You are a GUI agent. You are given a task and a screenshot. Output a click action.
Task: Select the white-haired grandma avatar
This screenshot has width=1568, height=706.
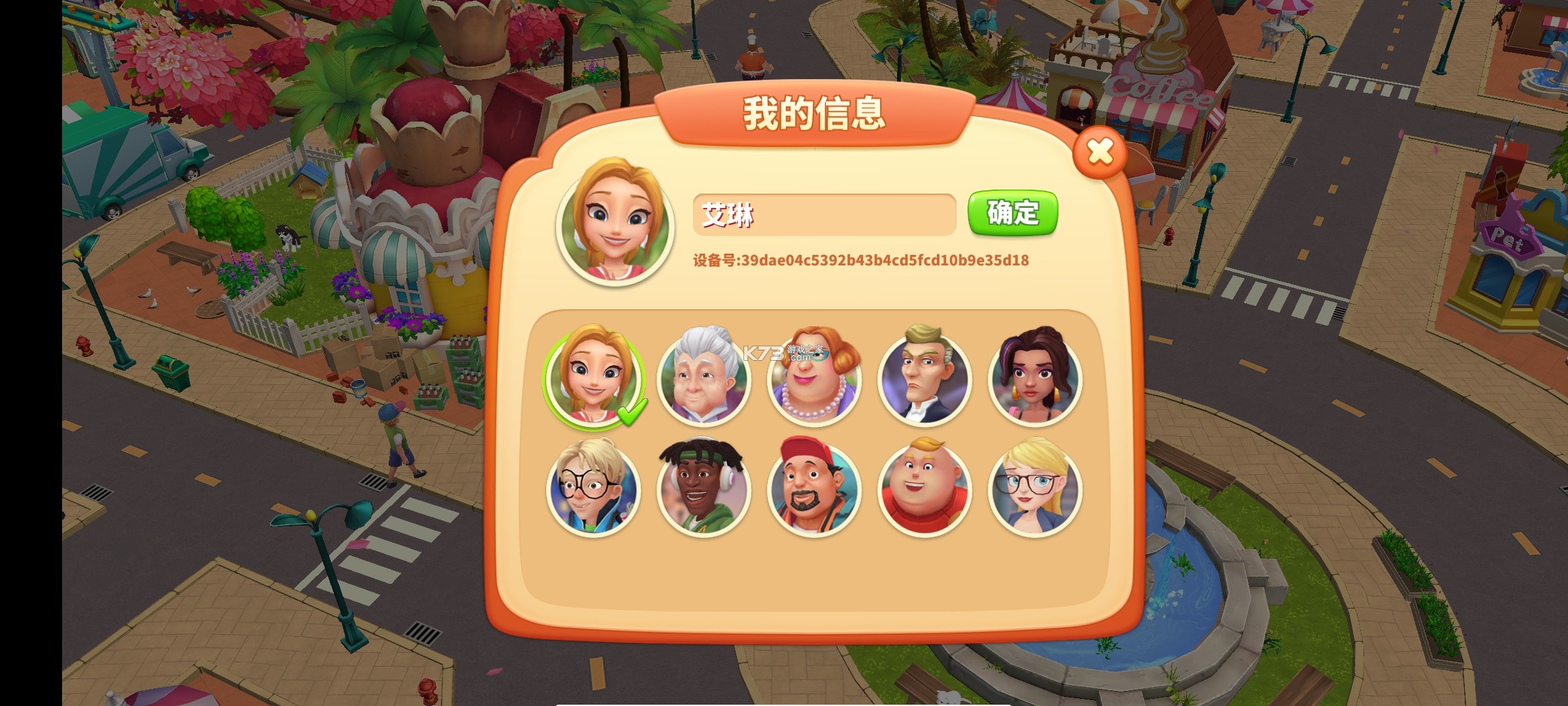coord(702,379)
